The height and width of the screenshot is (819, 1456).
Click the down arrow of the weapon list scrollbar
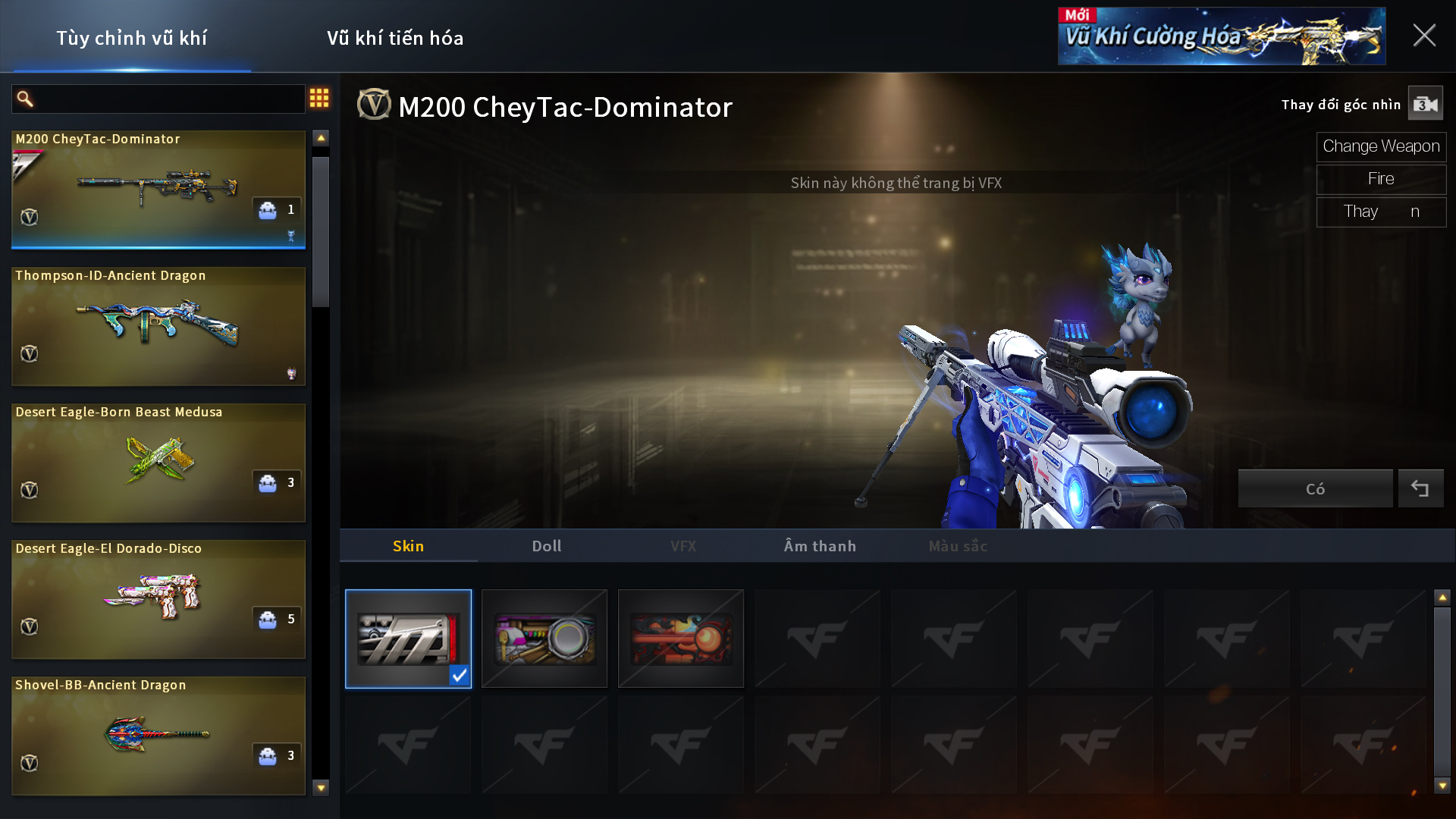click(x=319, y=787)
